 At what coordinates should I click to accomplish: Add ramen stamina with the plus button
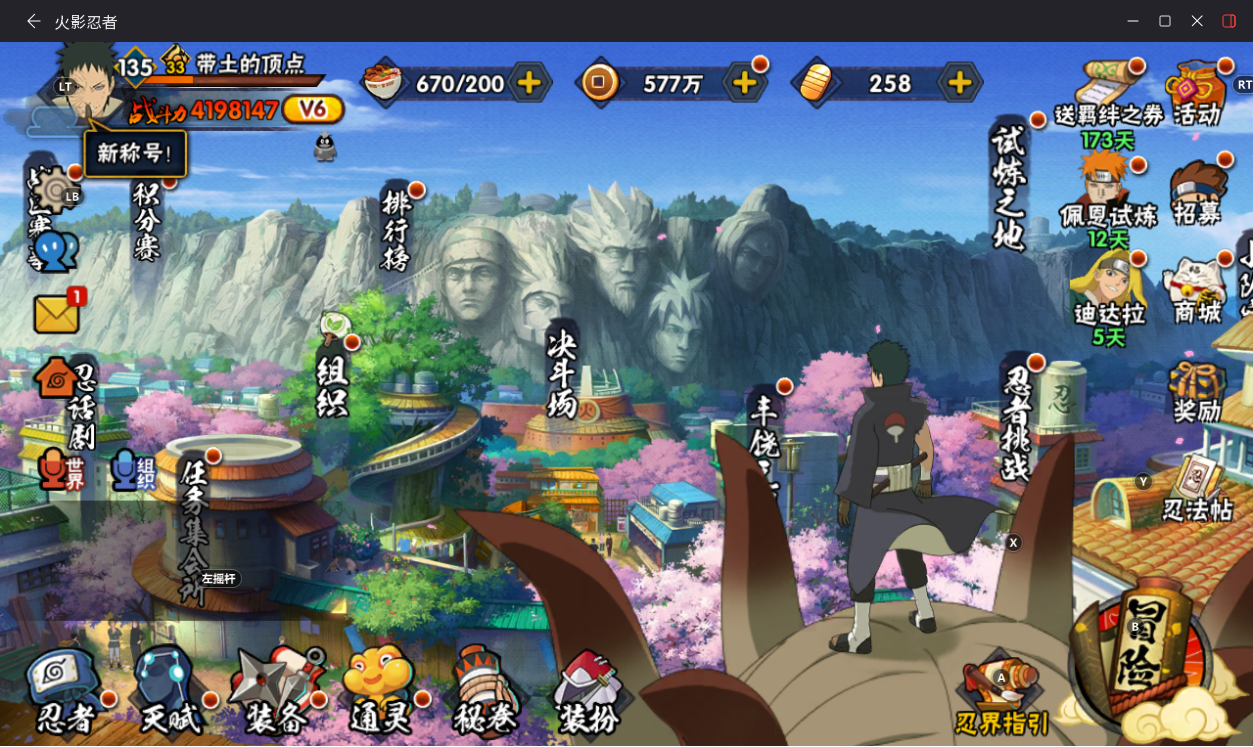point(530,83)
